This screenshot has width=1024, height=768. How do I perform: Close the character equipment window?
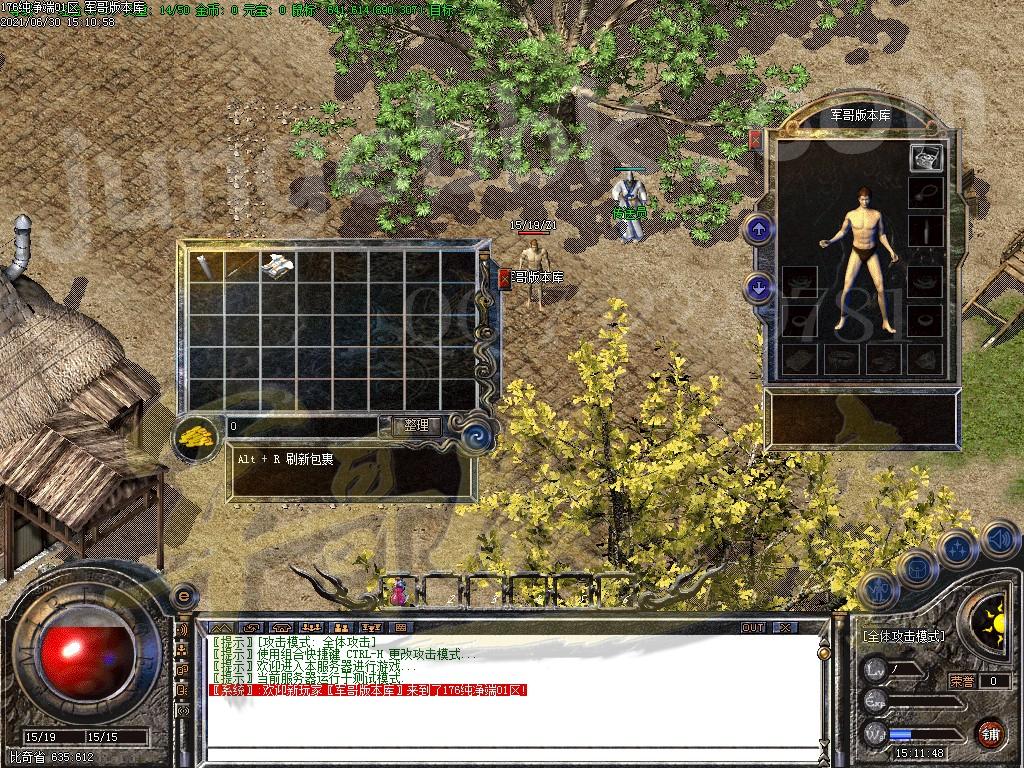[x=755, y=138]
